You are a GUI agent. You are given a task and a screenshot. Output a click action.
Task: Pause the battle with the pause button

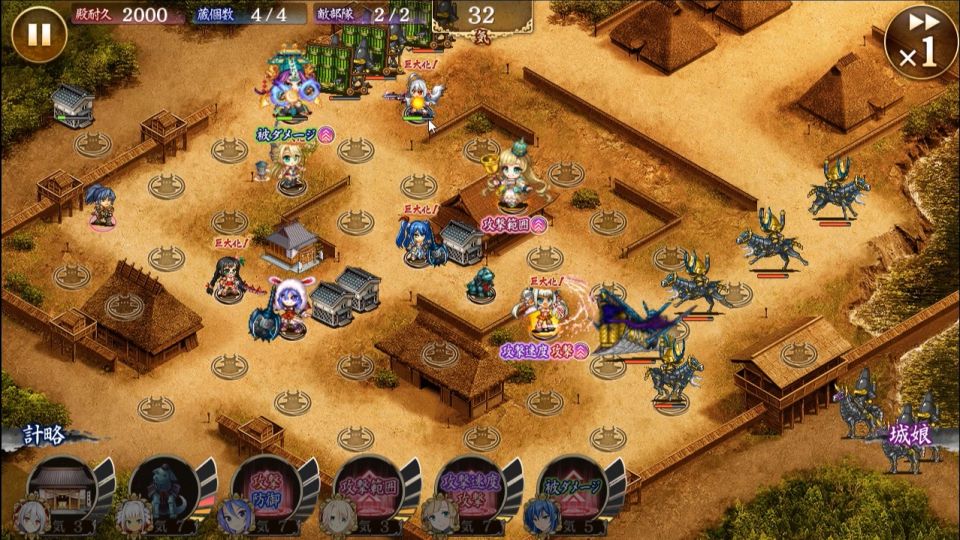(x=39, y=35)
